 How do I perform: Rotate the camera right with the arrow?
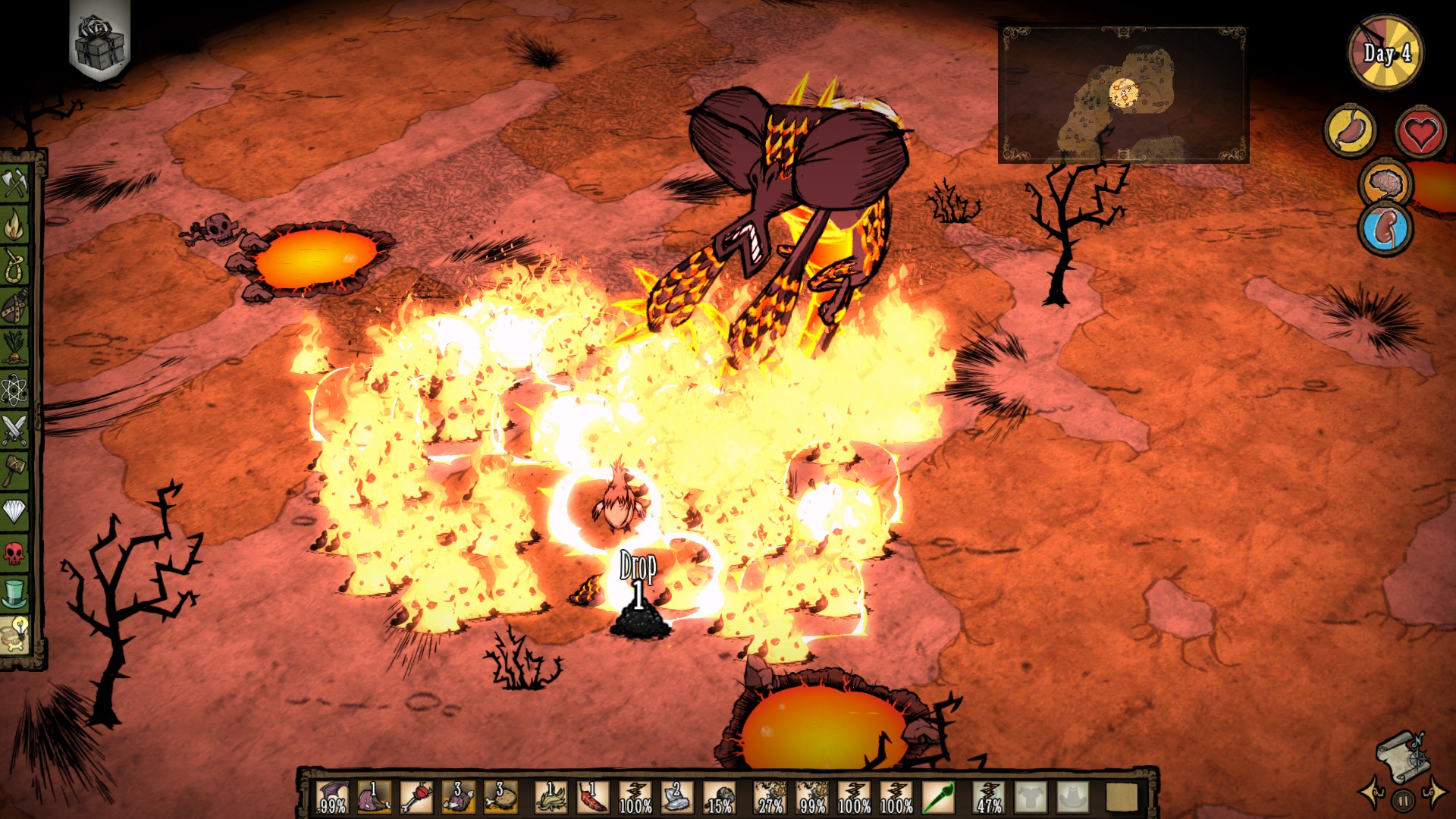pos(1436,794)
